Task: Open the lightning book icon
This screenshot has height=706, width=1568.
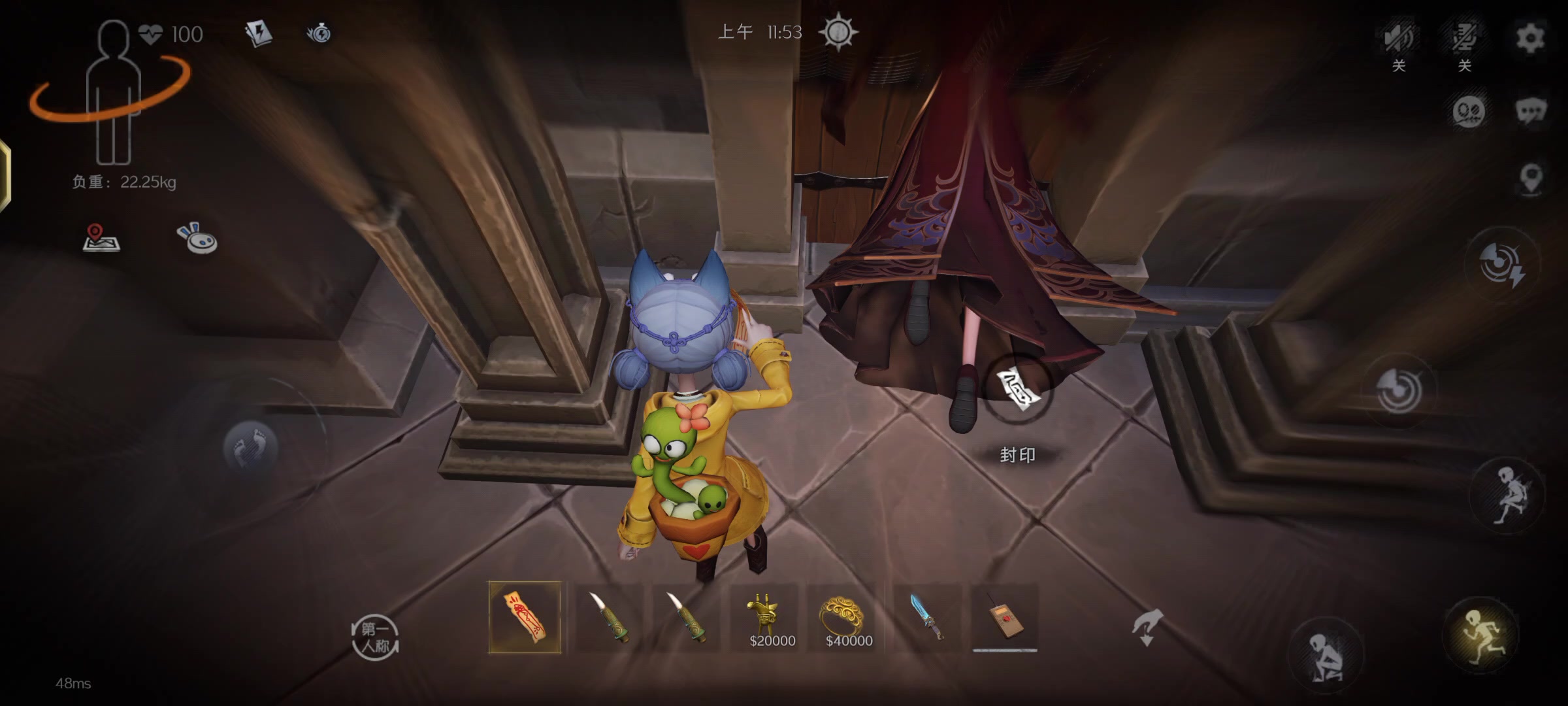Action: click(x=258, y=33)
